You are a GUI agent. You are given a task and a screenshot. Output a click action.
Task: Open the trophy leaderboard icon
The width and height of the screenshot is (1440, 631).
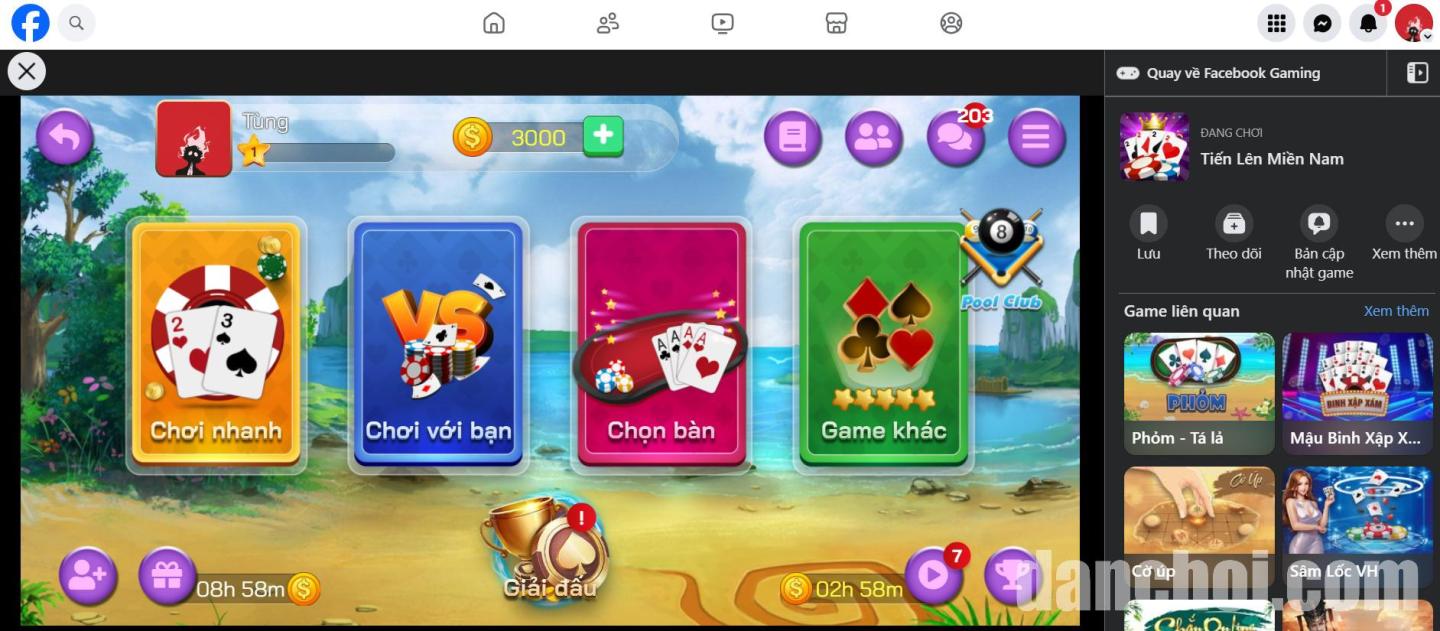tap(1012, 575)
